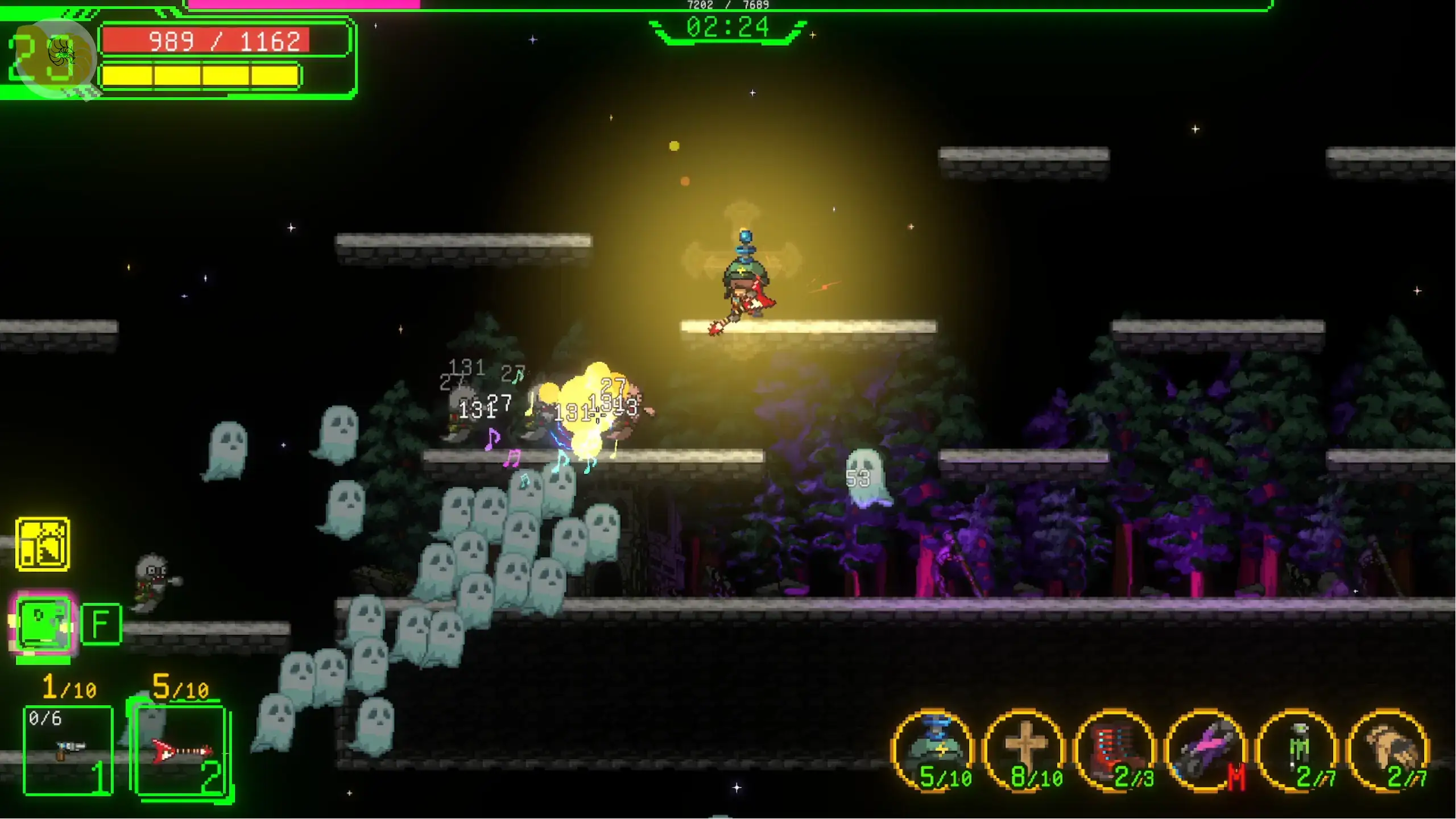Screen dimensions: 1456x819
Task: Activate the green glowing ability icon
Action: 44,624
